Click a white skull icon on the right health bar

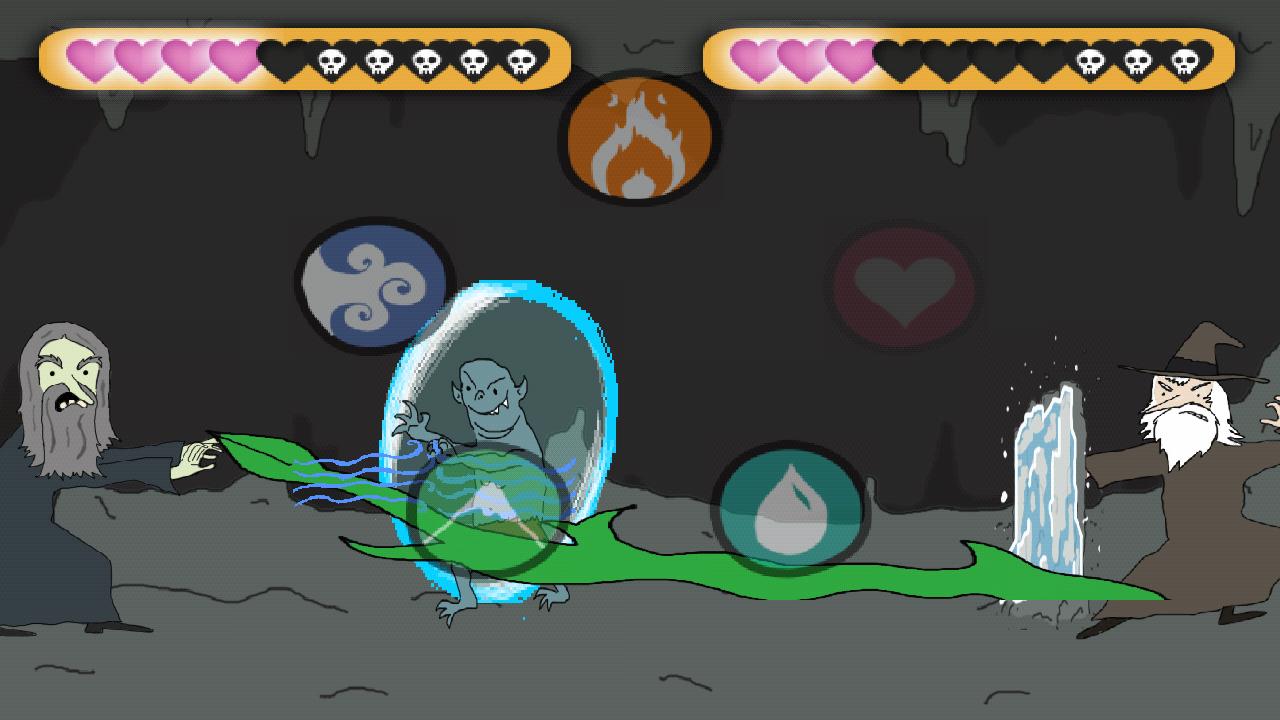pyautogui.click(x=1090, y=60)
